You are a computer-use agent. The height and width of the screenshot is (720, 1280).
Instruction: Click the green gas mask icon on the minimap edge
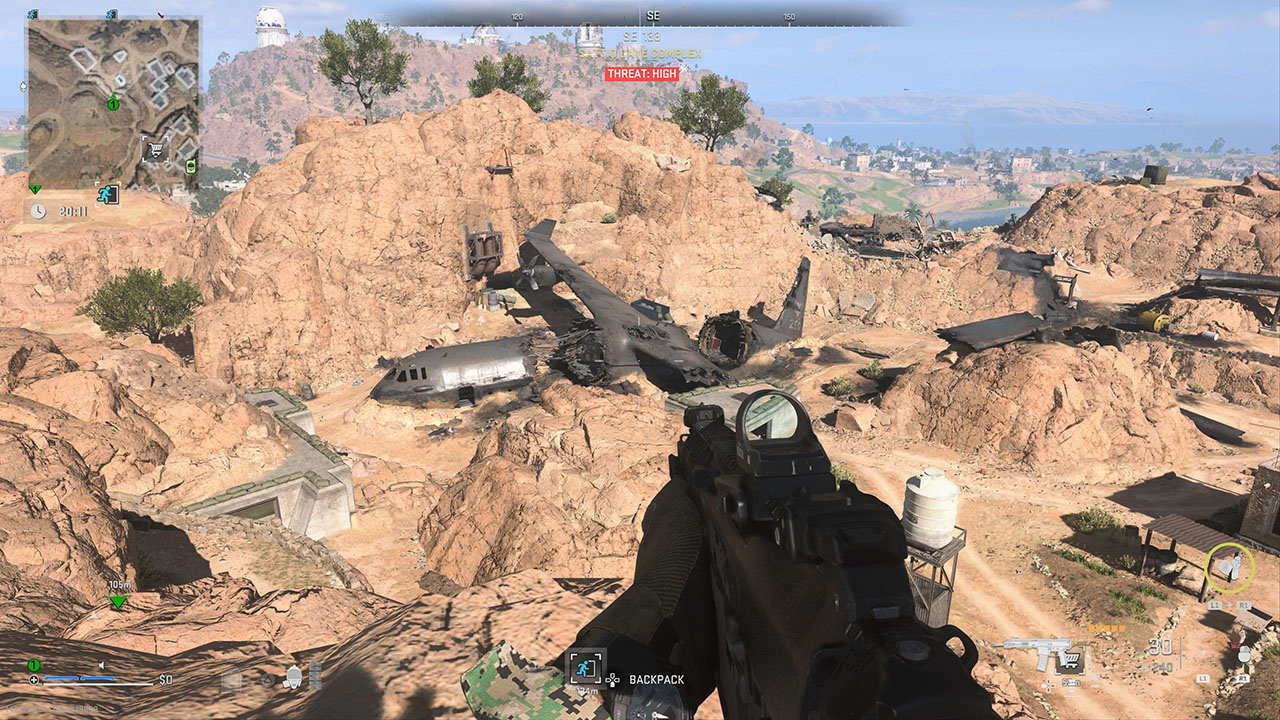[191, 167]
